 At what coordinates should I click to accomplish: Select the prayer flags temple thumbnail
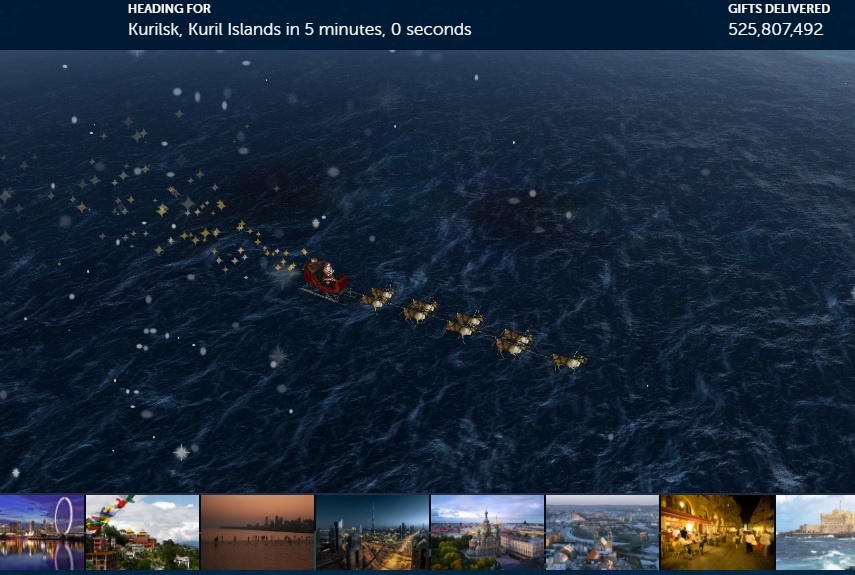pyautogui.click(x=142, y=532)
